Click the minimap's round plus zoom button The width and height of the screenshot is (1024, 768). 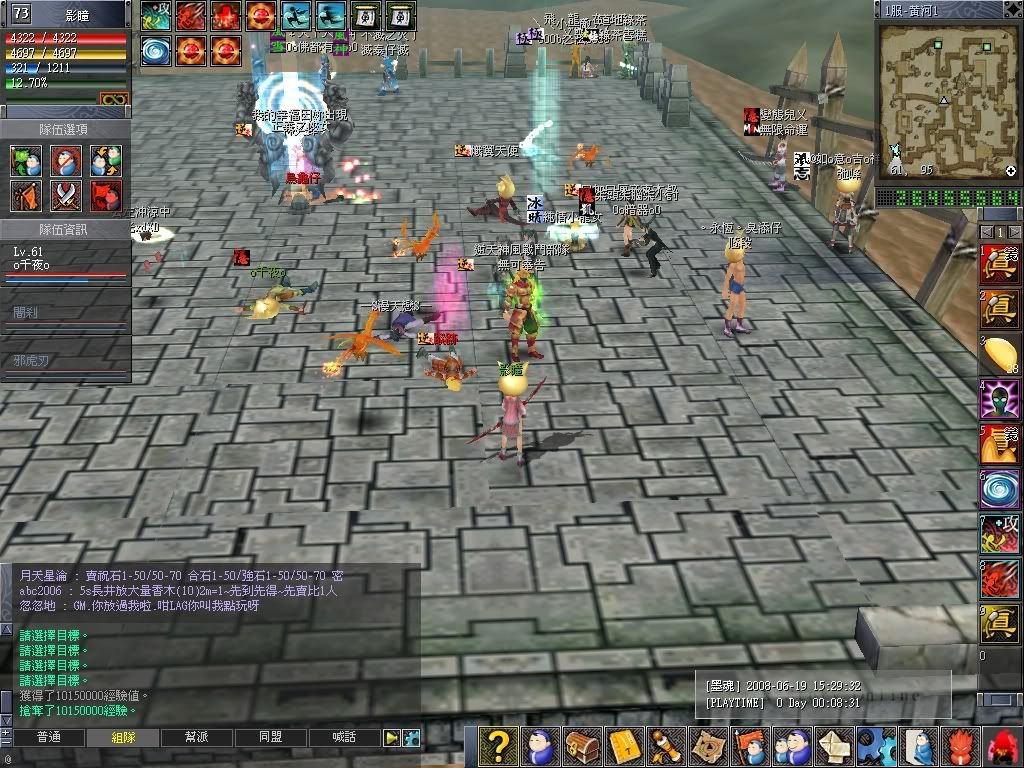(x=1010, y=171)
